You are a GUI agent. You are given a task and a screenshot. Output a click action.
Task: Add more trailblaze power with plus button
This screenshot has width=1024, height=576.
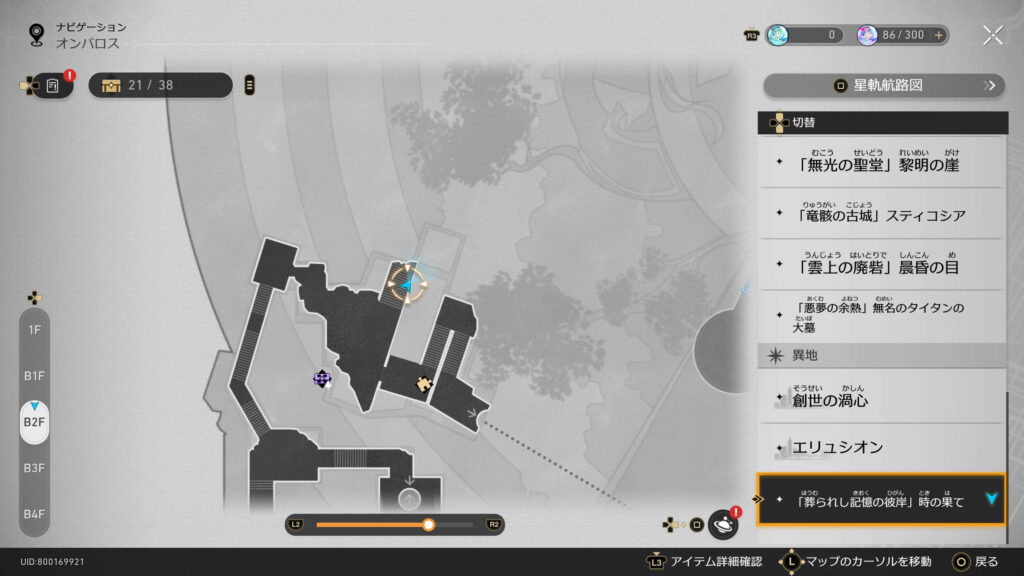[x=938, y=35]
